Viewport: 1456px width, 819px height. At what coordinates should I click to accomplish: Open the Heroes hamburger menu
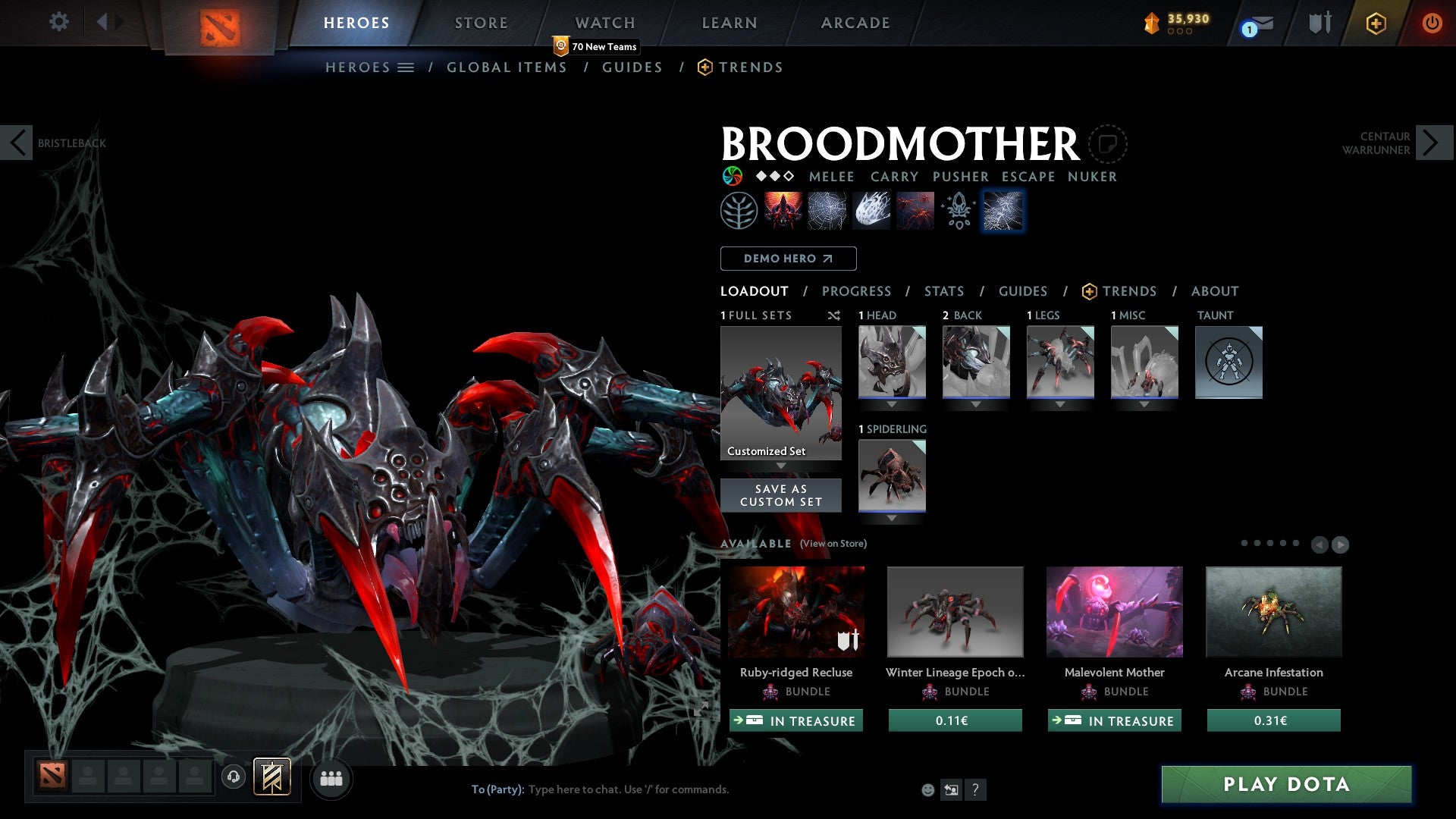[x=407, y=67]
